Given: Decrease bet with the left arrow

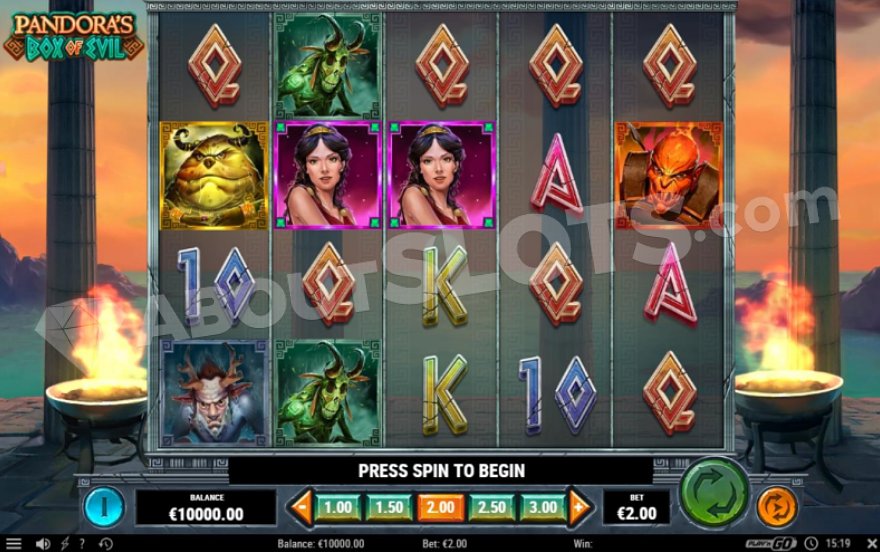Looking at the screenshot, I should pyautogui.click(x=299, y=507).
